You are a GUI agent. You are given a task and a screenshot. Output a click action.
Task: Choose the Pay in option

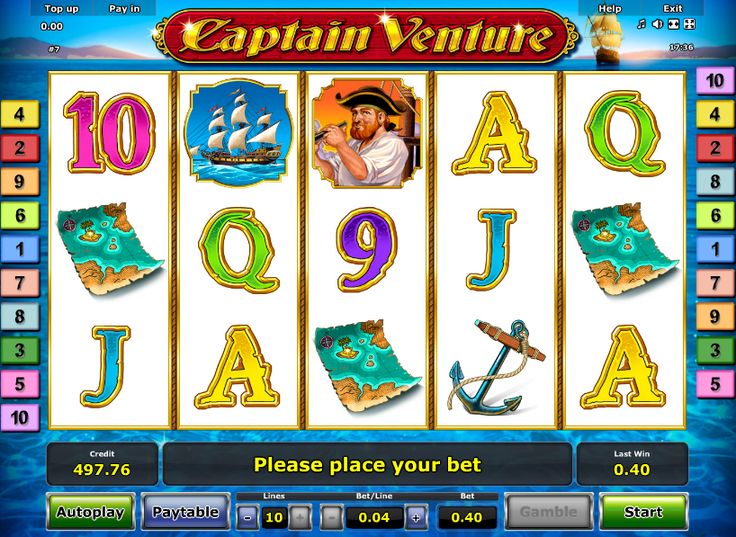124,8
